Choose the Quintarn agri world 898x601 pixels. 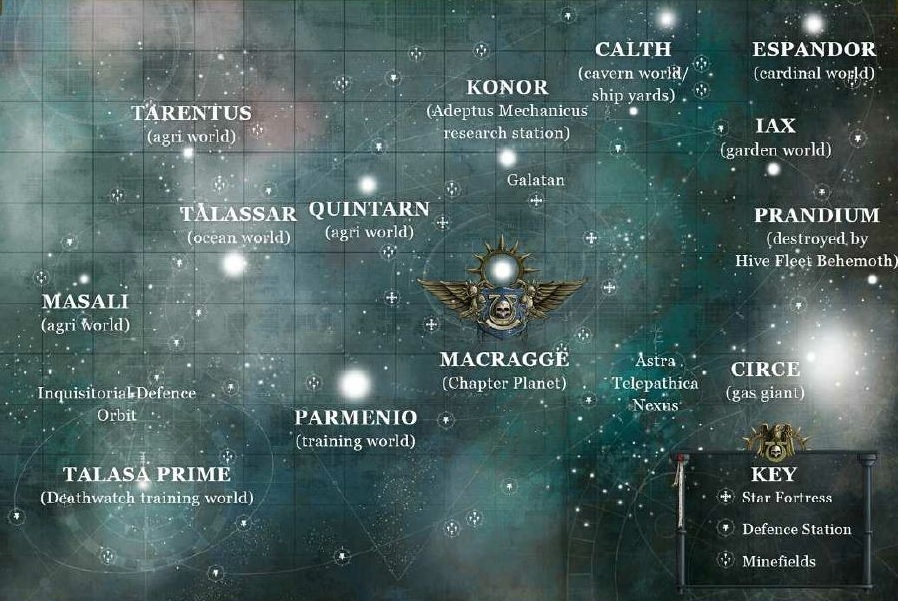click(x=369, y=211)
